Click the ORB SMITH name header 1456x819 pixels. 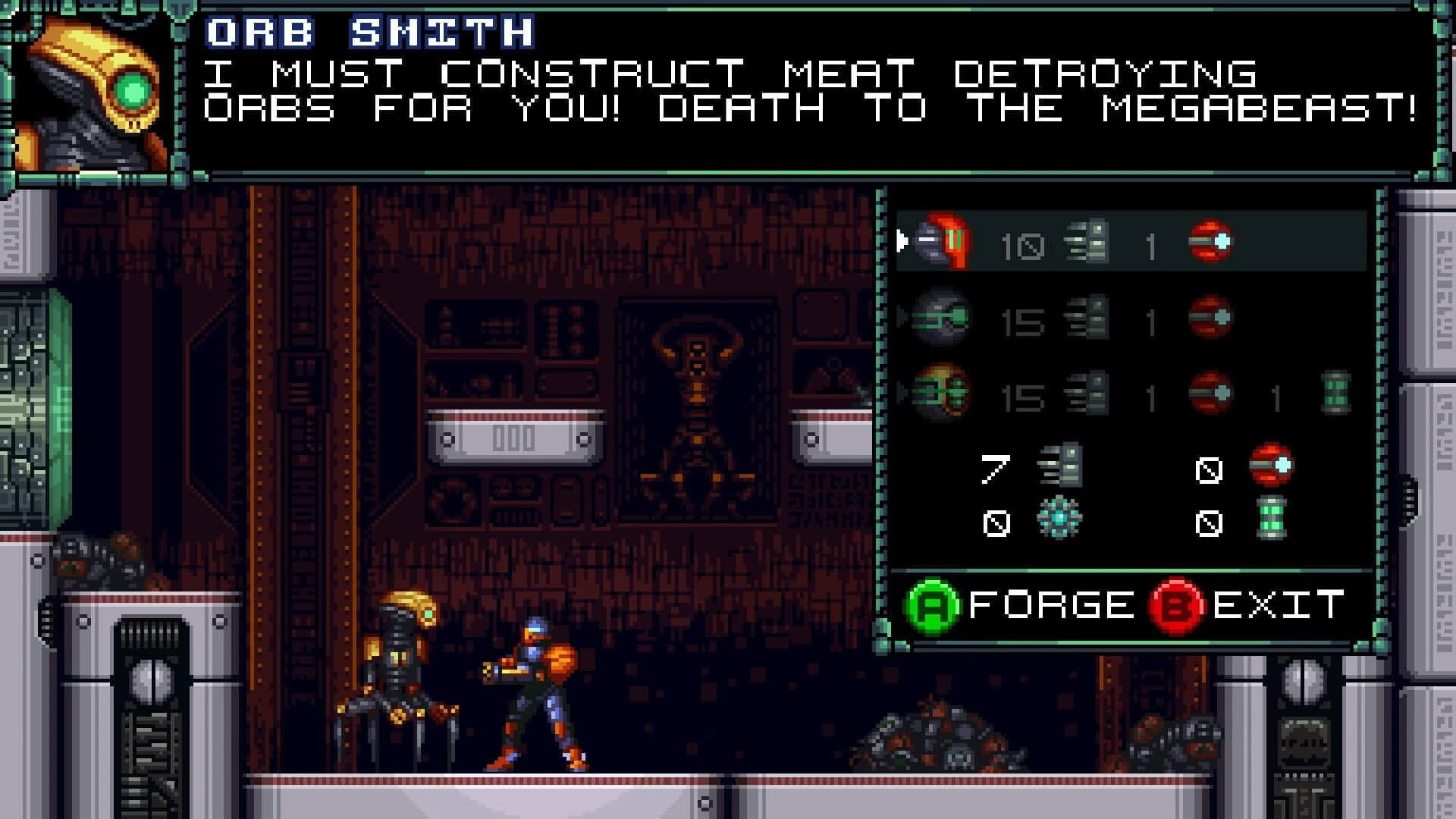click(368, 32)
